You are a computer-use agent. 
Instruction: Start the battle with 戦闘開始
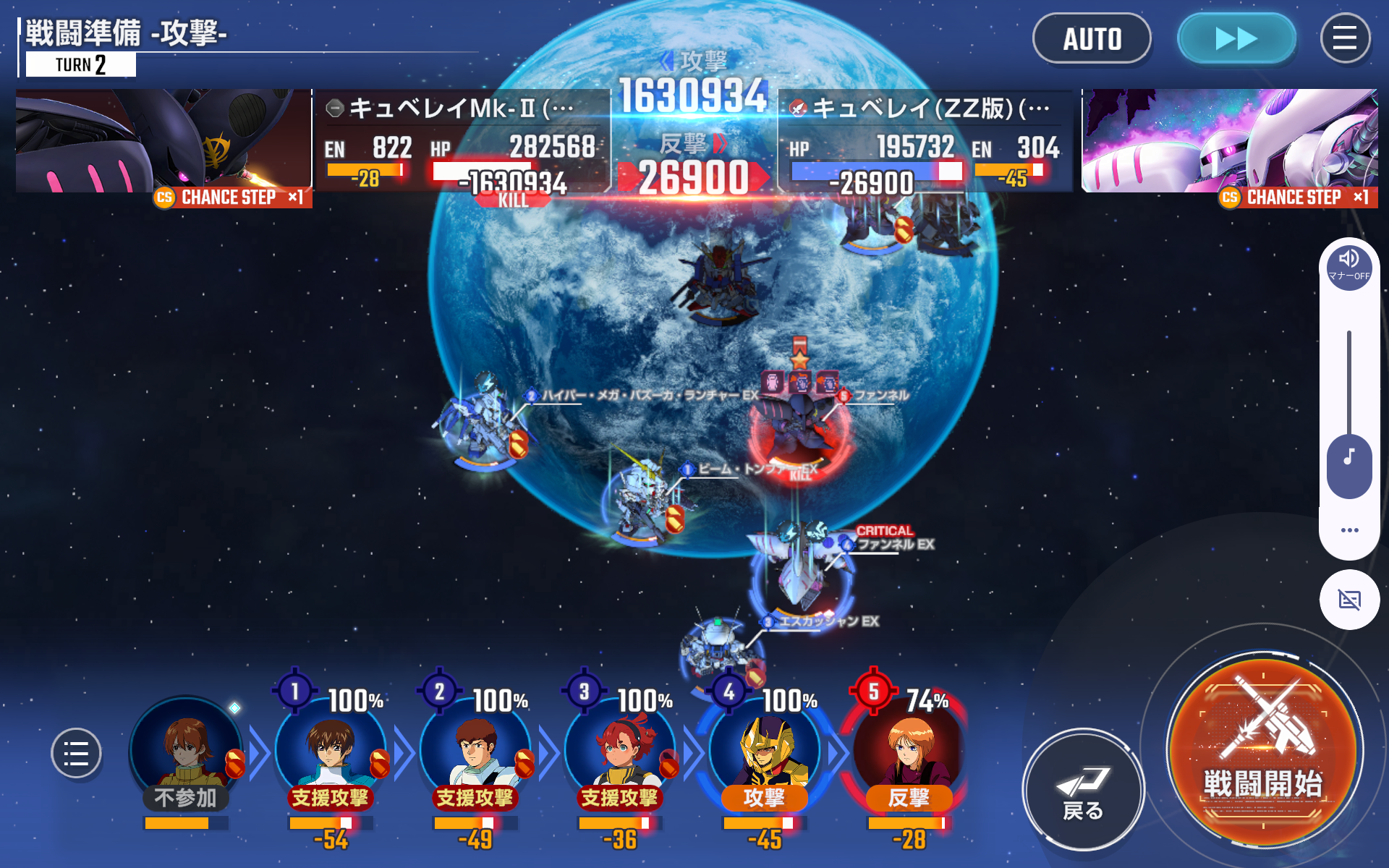click(x=1263, y=752)
